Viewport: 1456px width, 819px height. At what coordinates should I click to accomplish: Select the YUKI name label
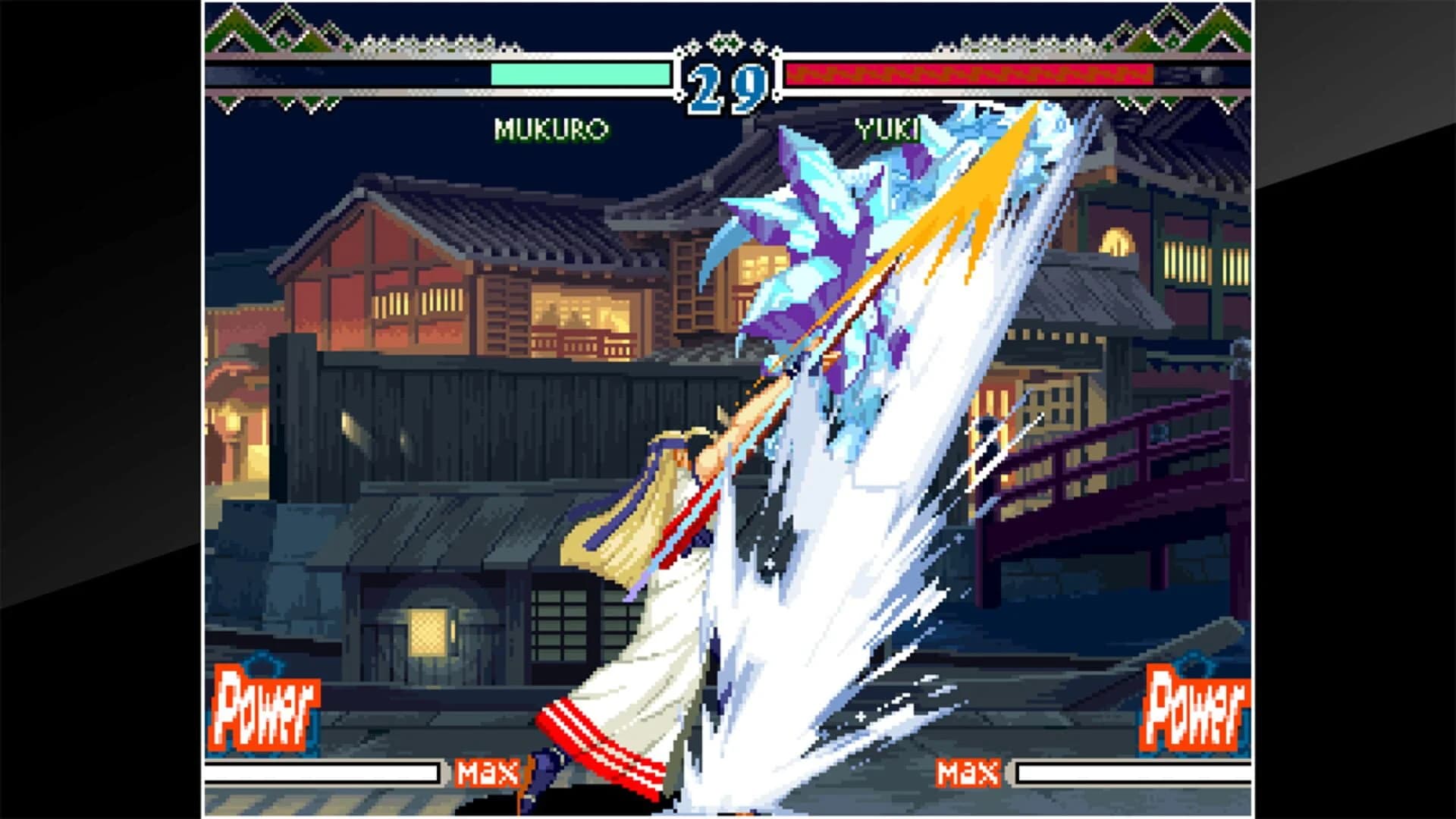click(x=890, y=129)
